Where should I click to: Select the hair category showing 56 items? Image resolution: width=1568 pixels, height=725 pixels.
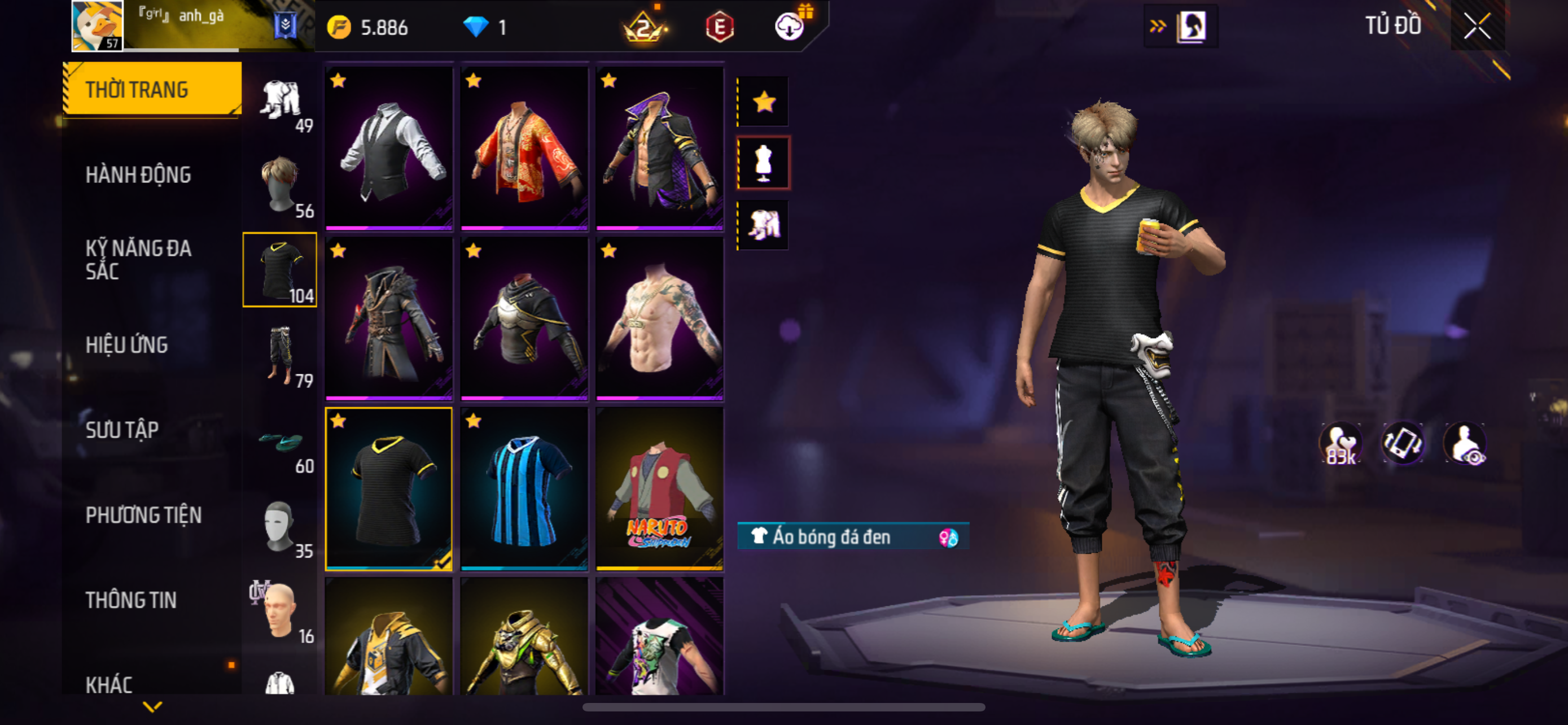tap(280, 186)
